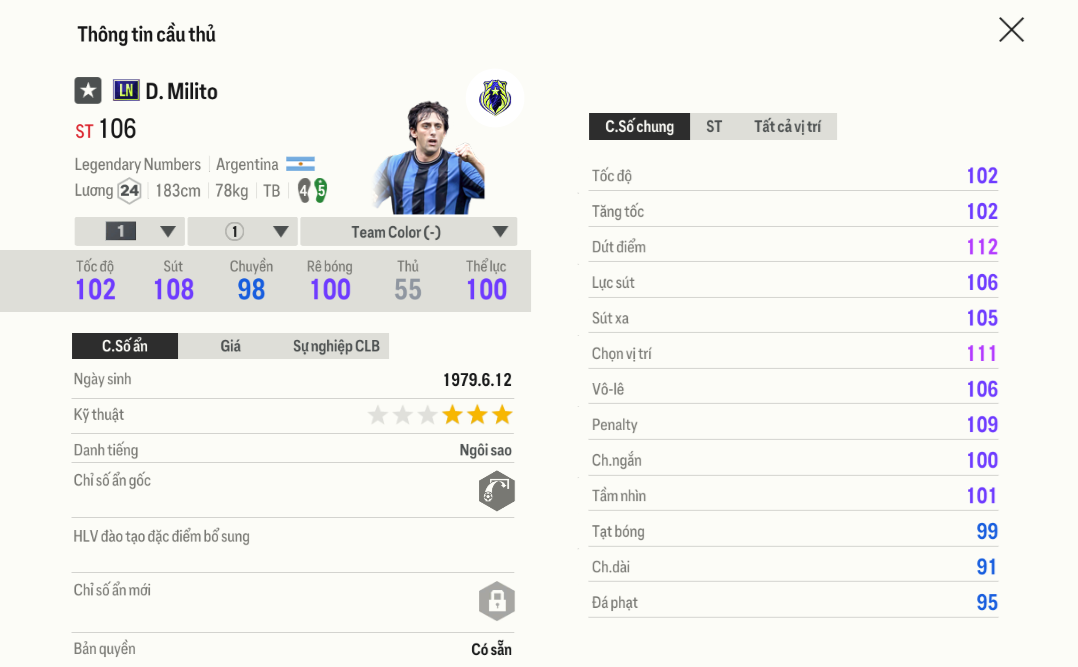Toggle the favorite star icon
This screenshot has height=667, width=1078.
click(88, 91)
